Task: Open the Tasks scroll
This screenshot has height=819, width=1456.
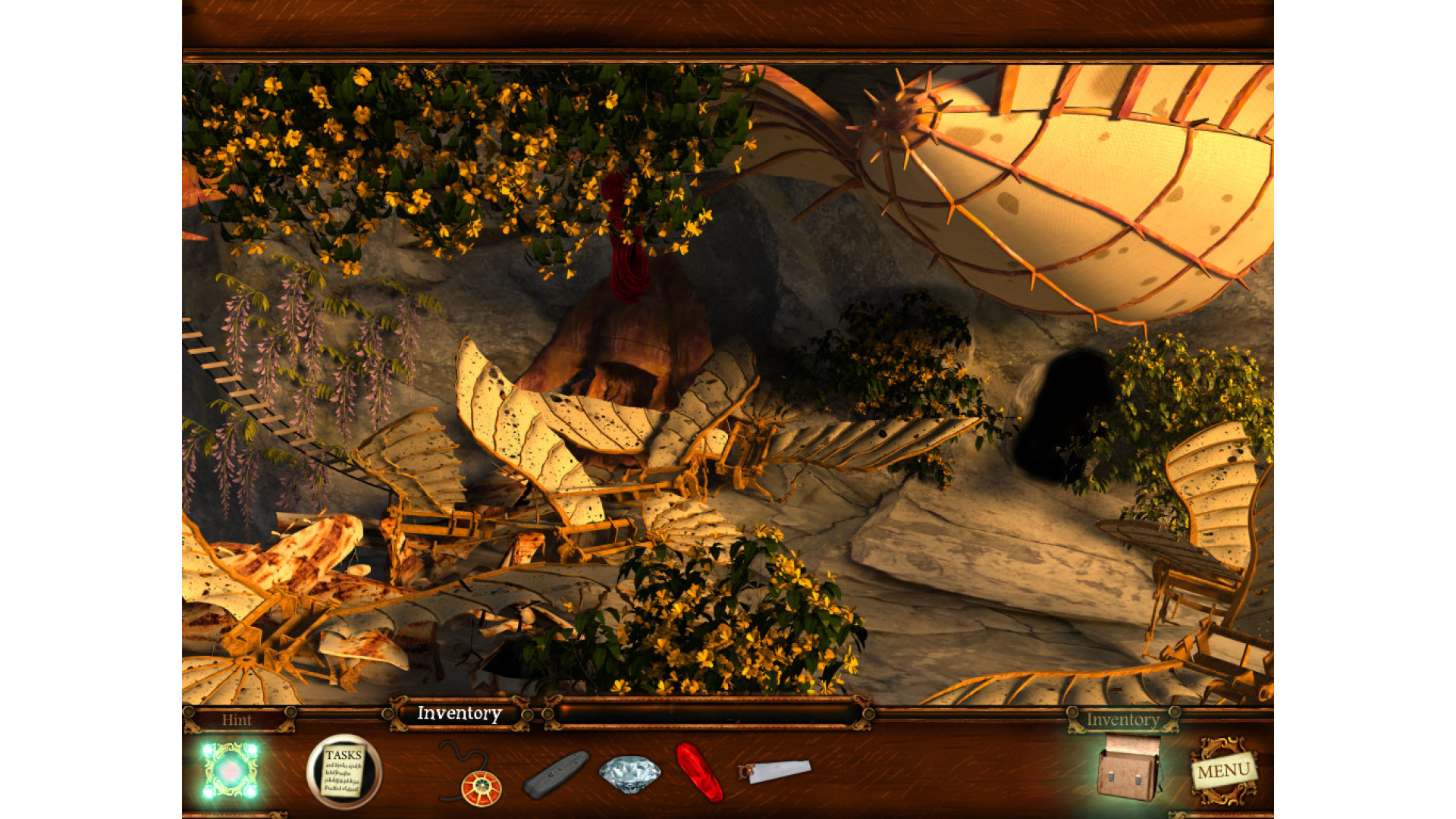Action: tap(344, 771)
